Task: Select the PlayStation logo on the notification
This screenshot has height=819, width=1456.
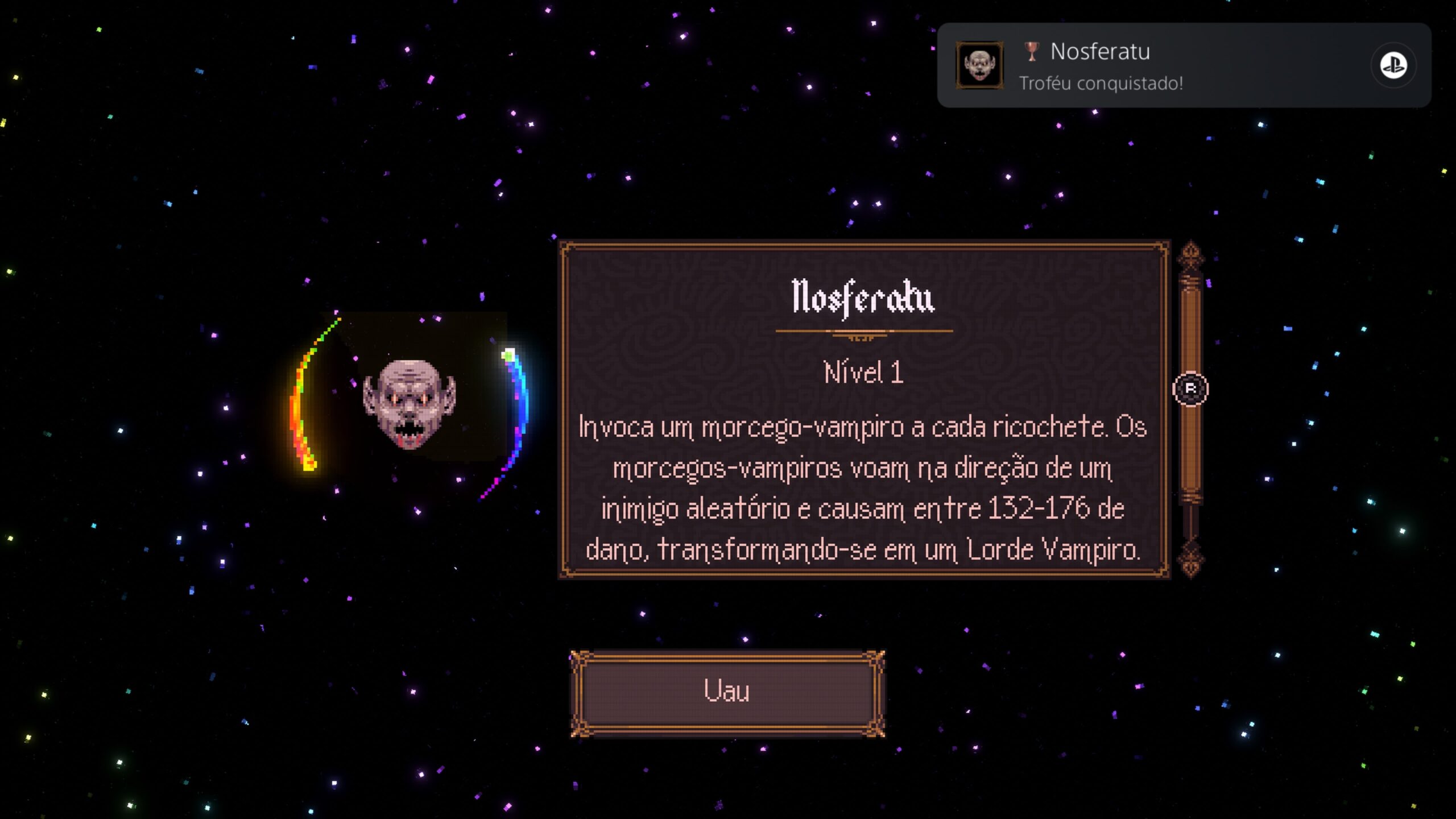Action: [1393, 65]
